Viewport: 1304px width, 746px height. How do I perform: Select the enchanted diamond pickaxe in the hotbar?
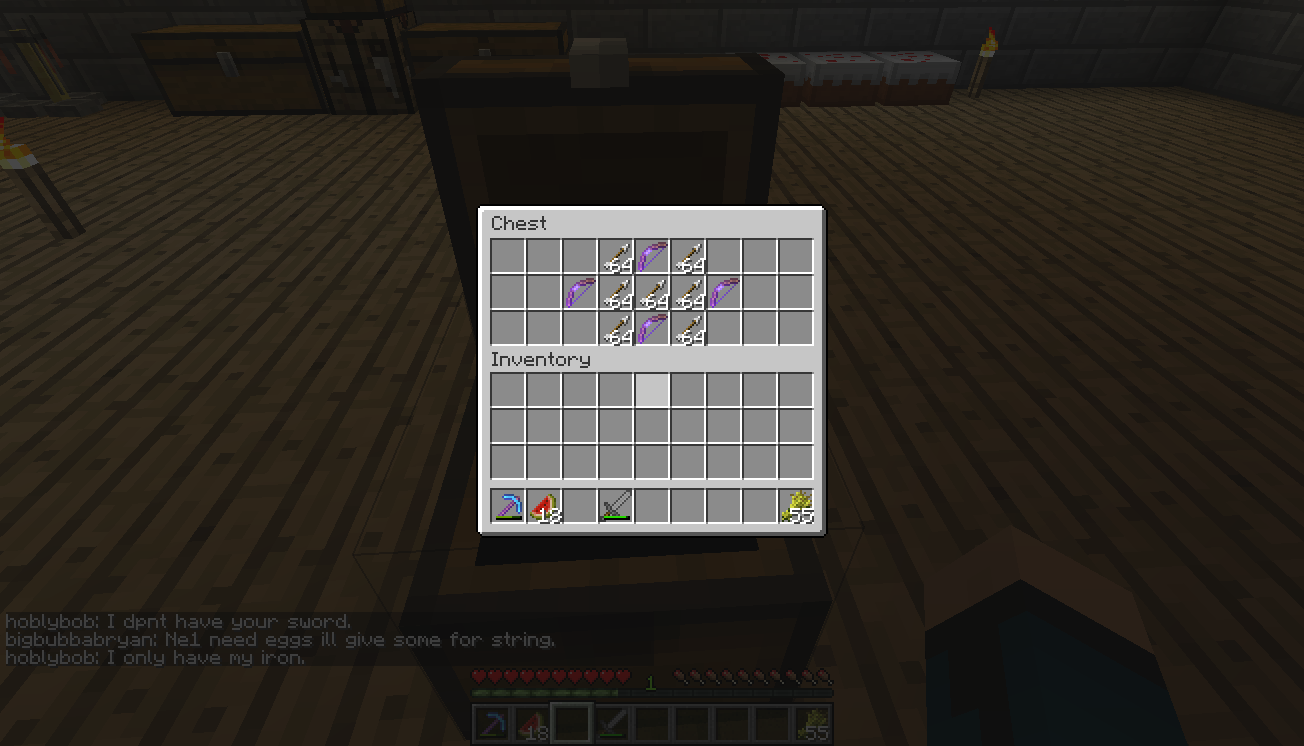[x=508, y=506]
